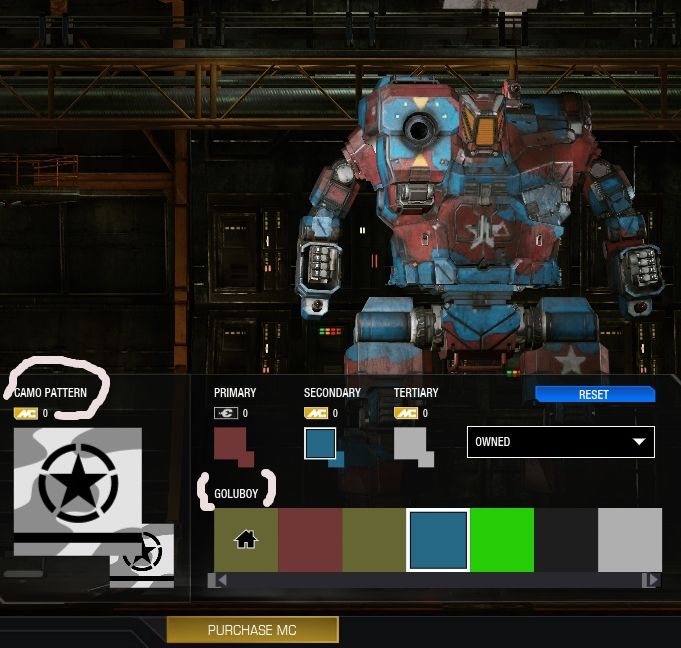
Task: Select the secondary color slot
Action: click(320, 444)
